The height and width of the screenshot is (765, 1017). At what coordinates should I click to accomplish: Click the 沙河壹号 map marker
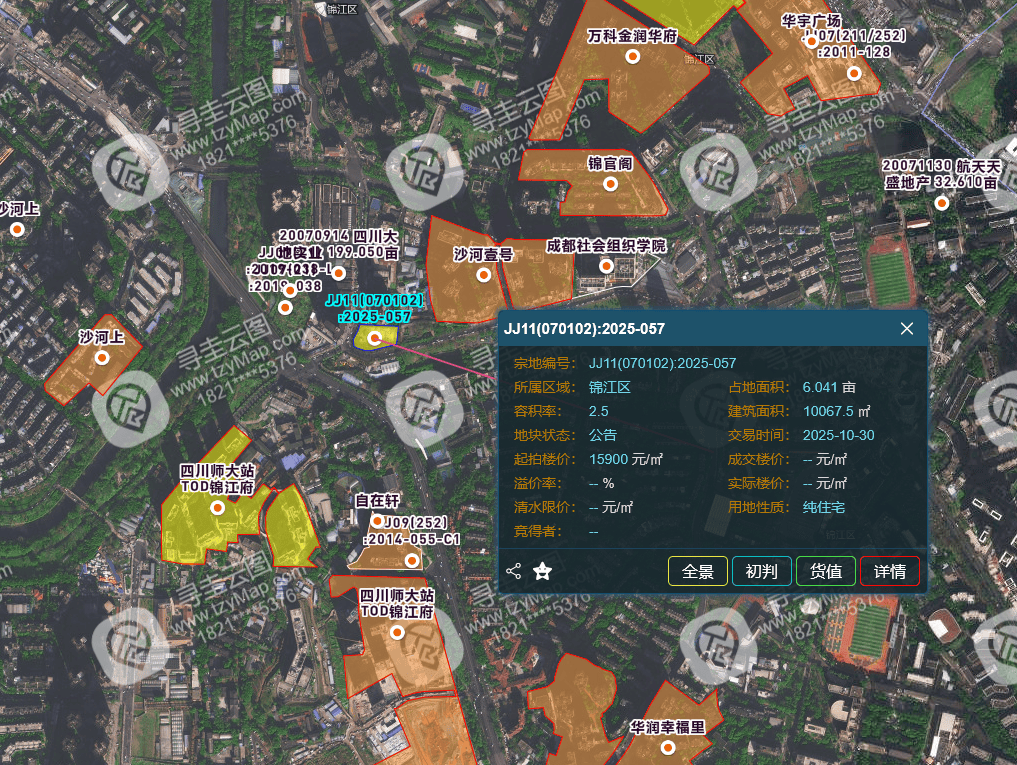482,276
